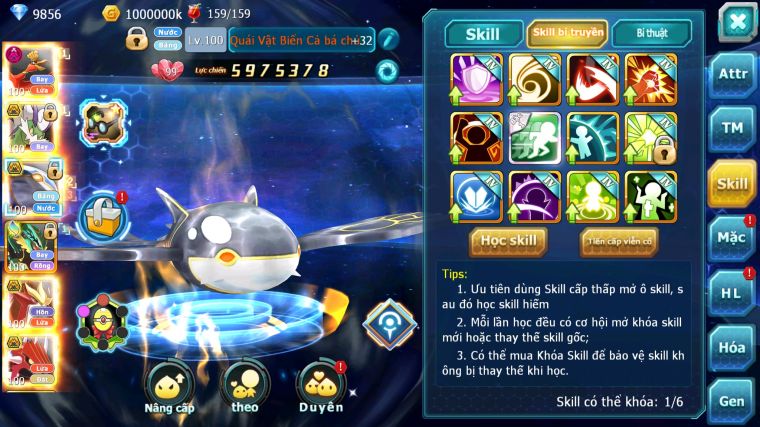Select the locked skill slot with padlock
760x427 pixels.
pyautogui.click(x=650, y=137)
